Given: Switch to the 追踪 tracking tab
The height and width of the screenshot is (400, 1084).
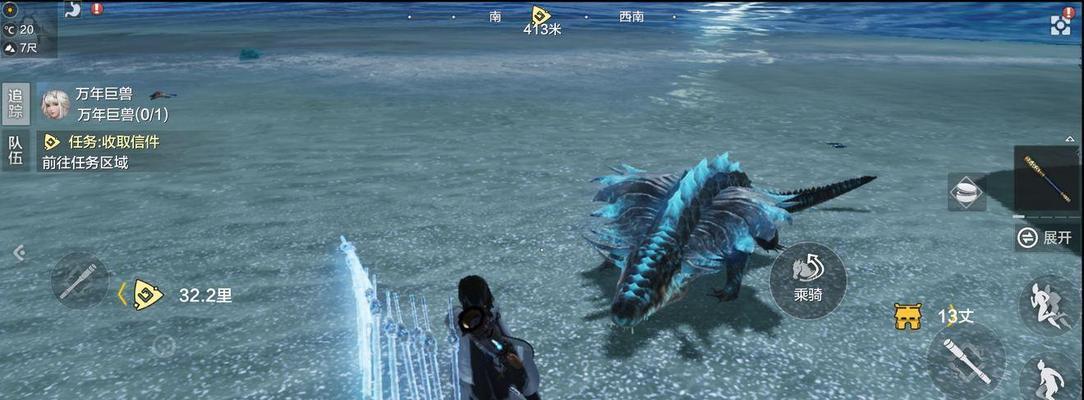Looking at the screenshot, I should tap(15, 104).
